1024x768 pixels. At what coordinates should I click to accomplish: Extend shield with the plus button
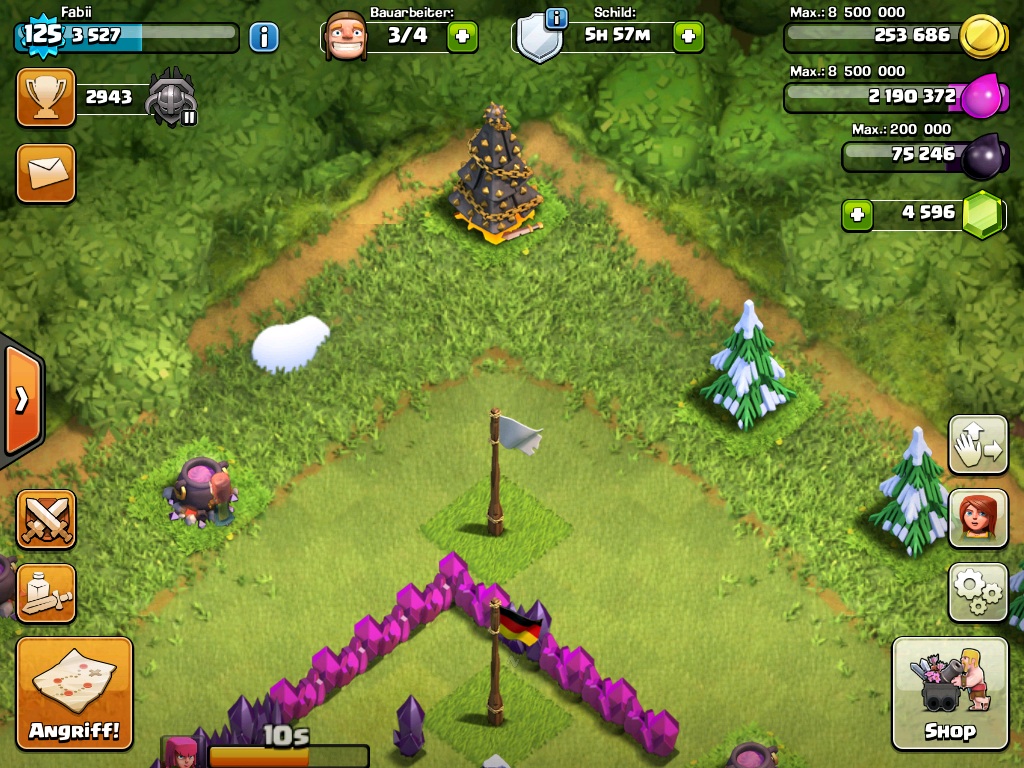tap(688, 37)
